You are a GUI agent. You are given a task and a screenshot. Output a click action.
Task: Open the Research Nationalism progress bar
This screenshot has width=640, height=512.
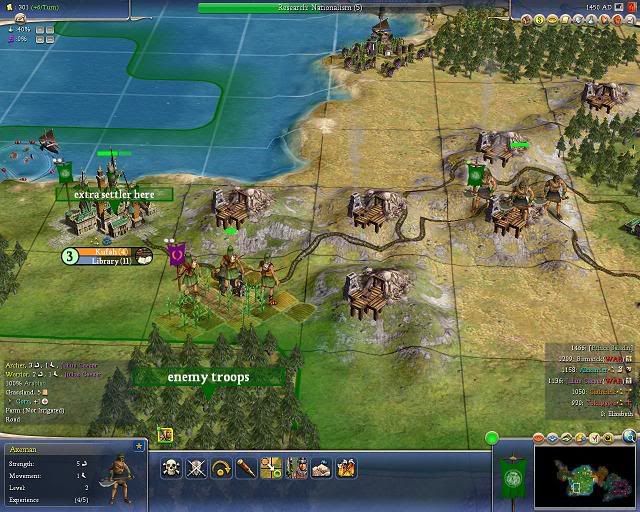pyautogui.click(x=320, y=7)
